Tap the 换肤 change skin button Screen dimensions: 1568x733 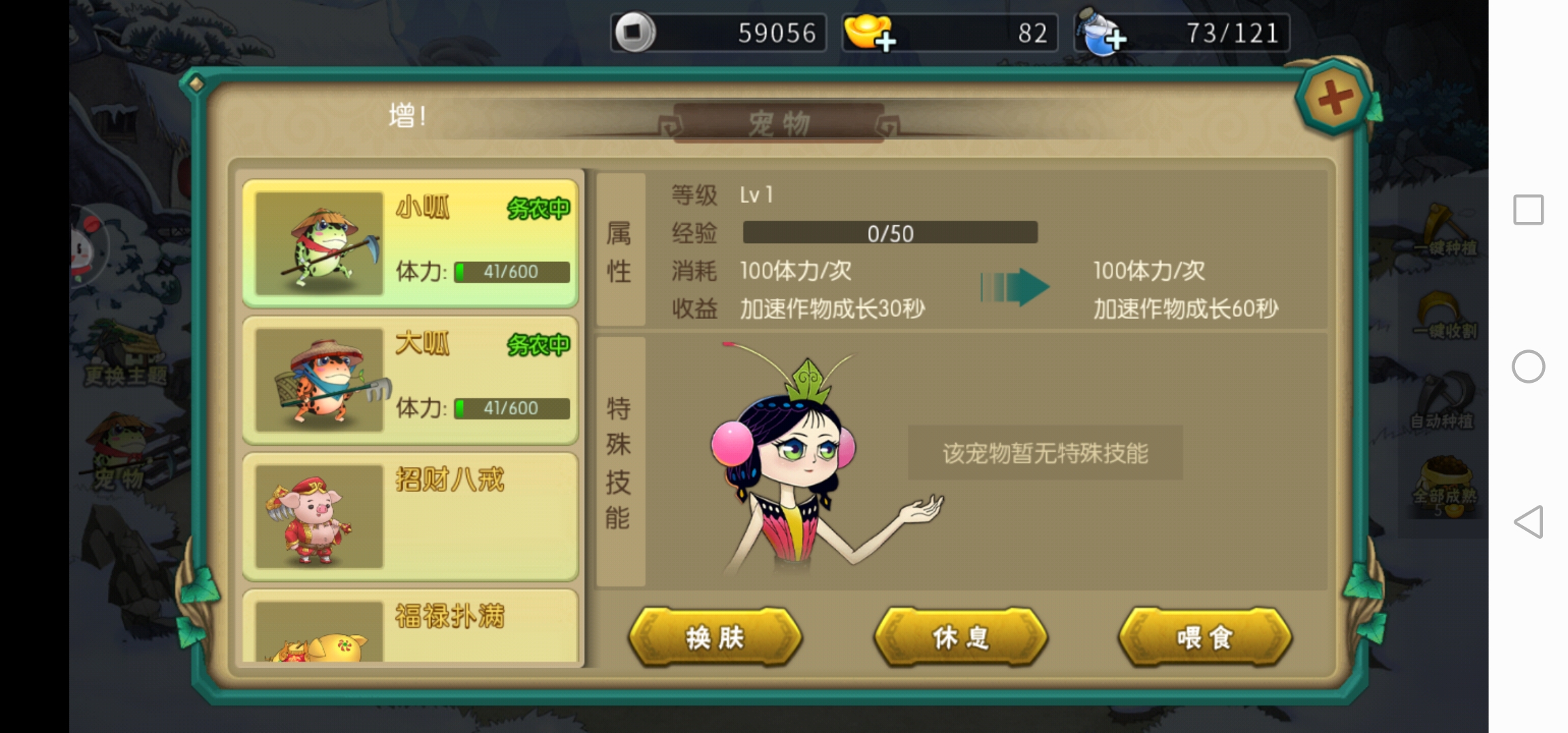pos(715,637)
